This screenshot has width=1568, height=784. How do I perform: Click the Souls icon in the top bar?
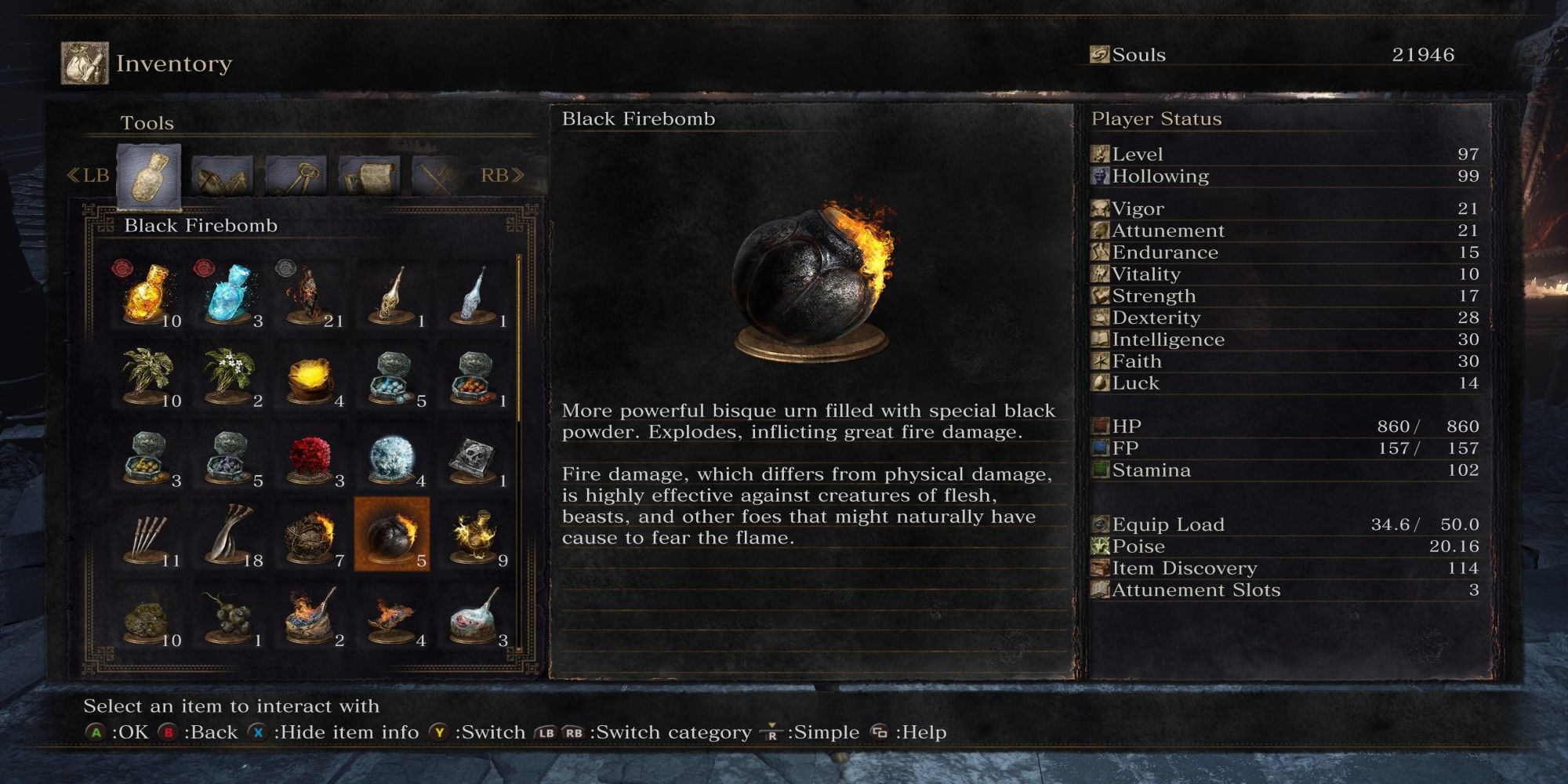tap(1098, 55)
